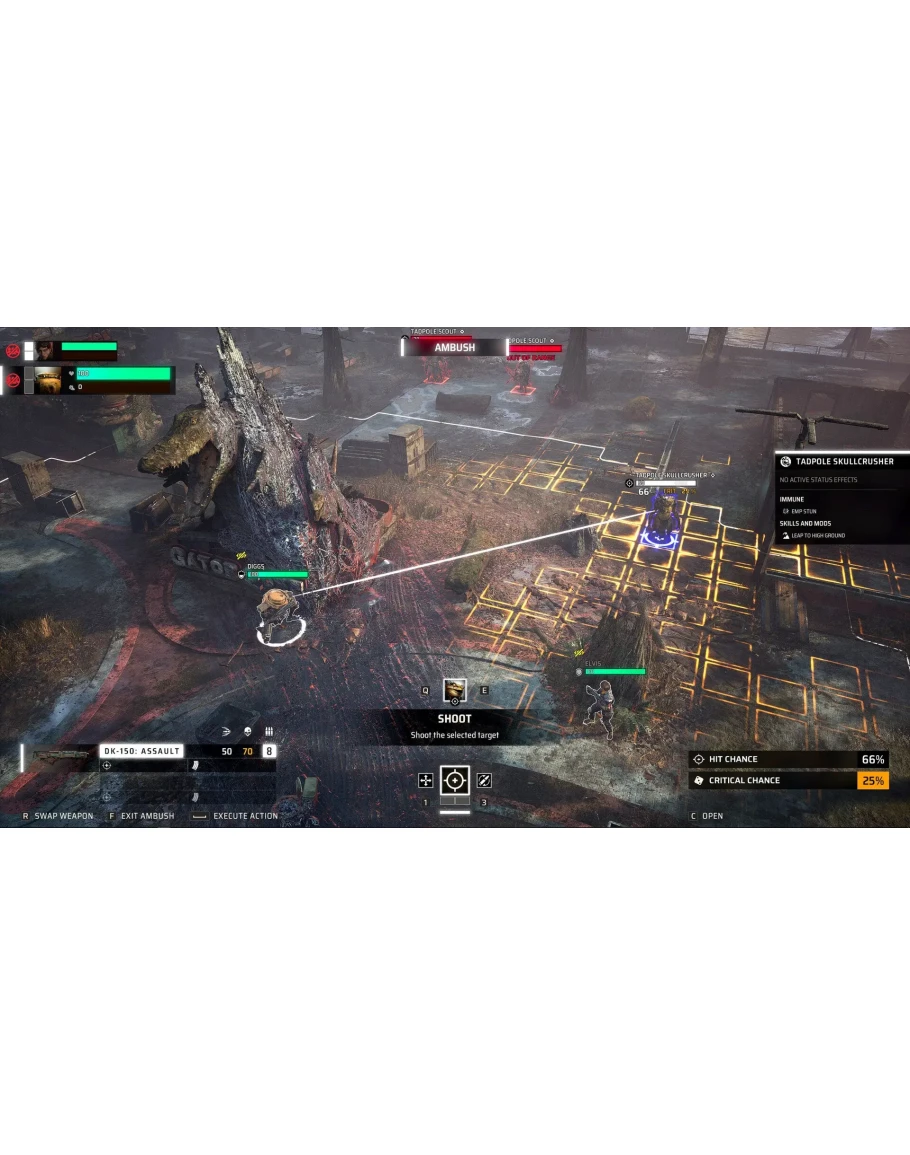Activate the third action bar ability icon
Viewport: 910px width, 1155px height.
[x=485, y=780]
